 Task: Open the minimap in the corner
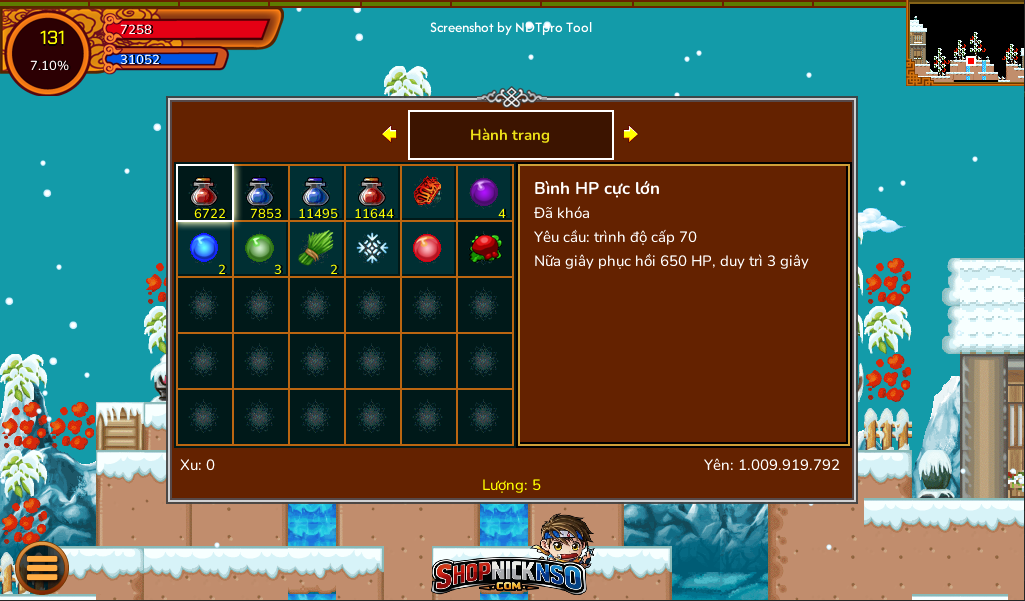pyautogui.click(x=965, y=42)
